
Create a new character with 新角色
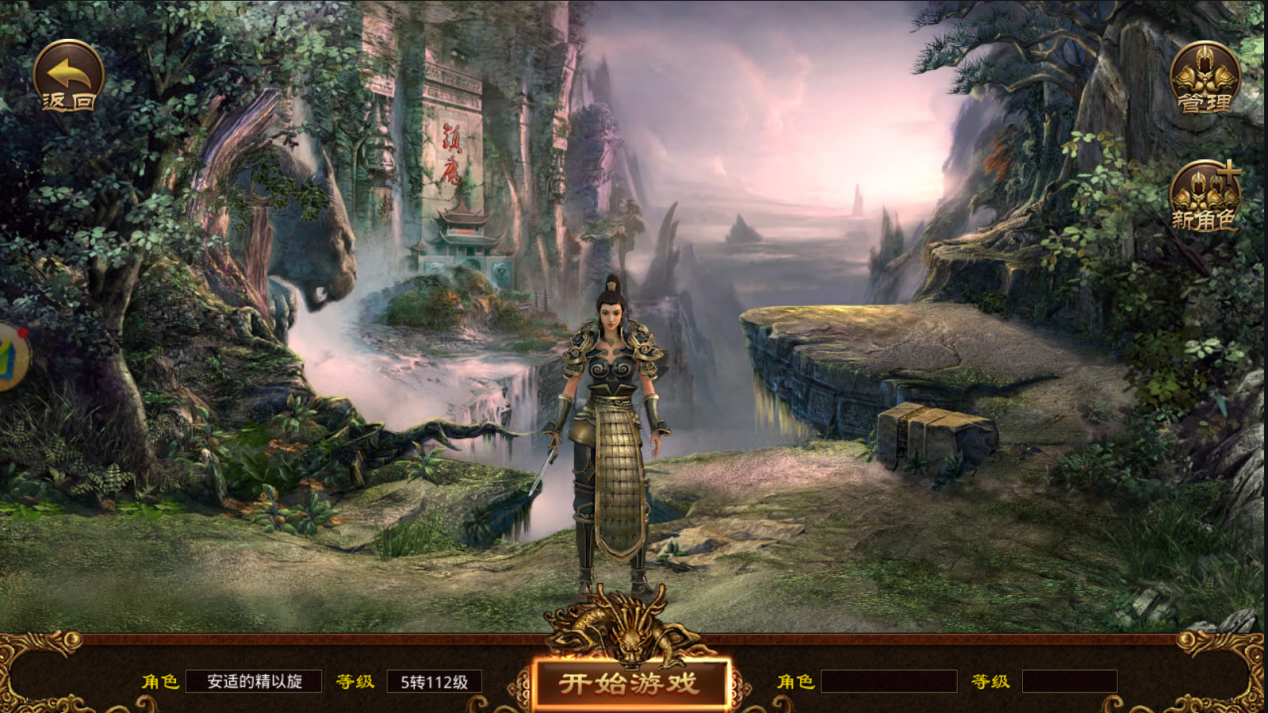pyautogui.click(x=1205, y=197)
